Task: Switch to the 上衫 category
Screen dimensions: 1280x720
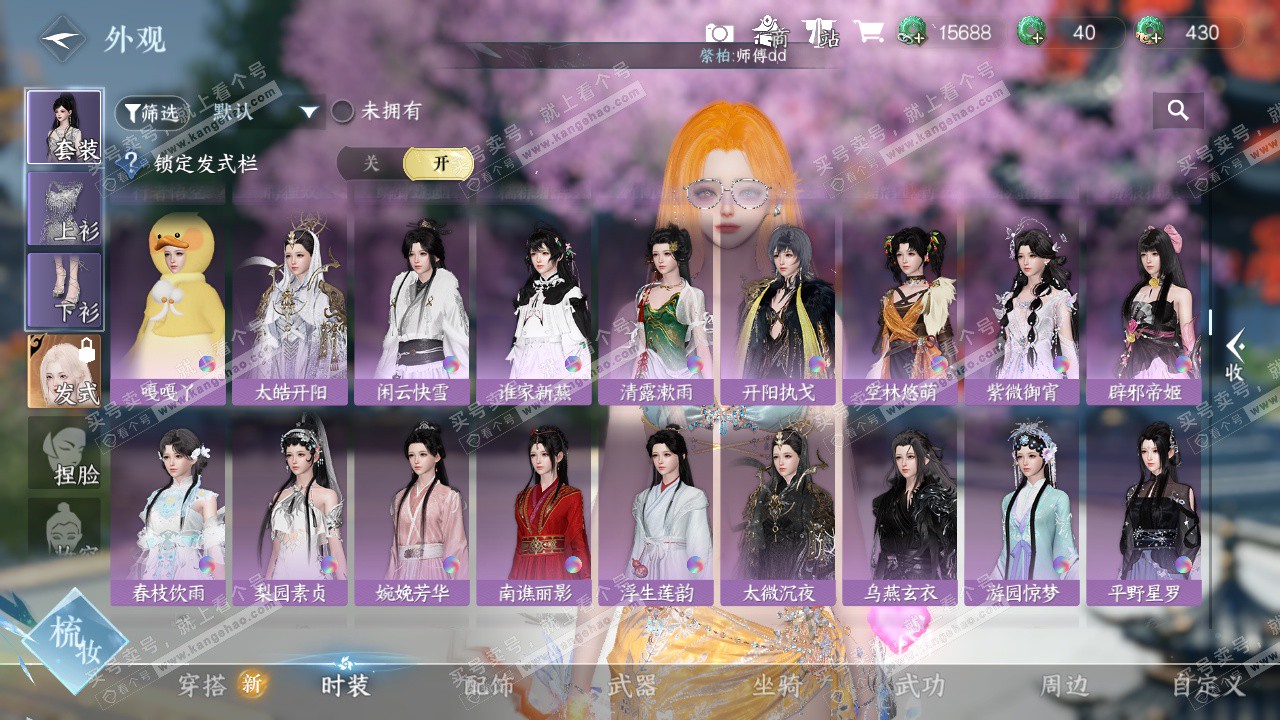Action: tap(64, 209)
